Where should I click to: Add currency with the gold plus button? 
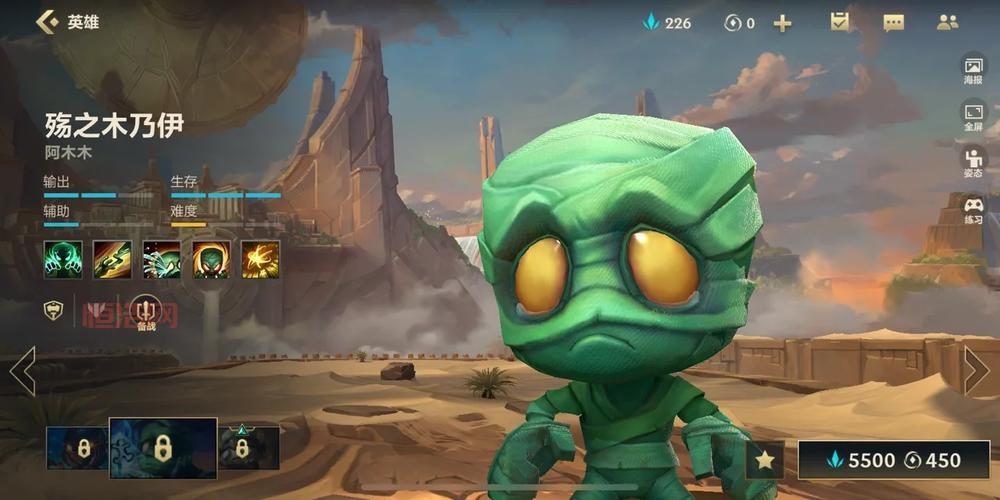782,23
